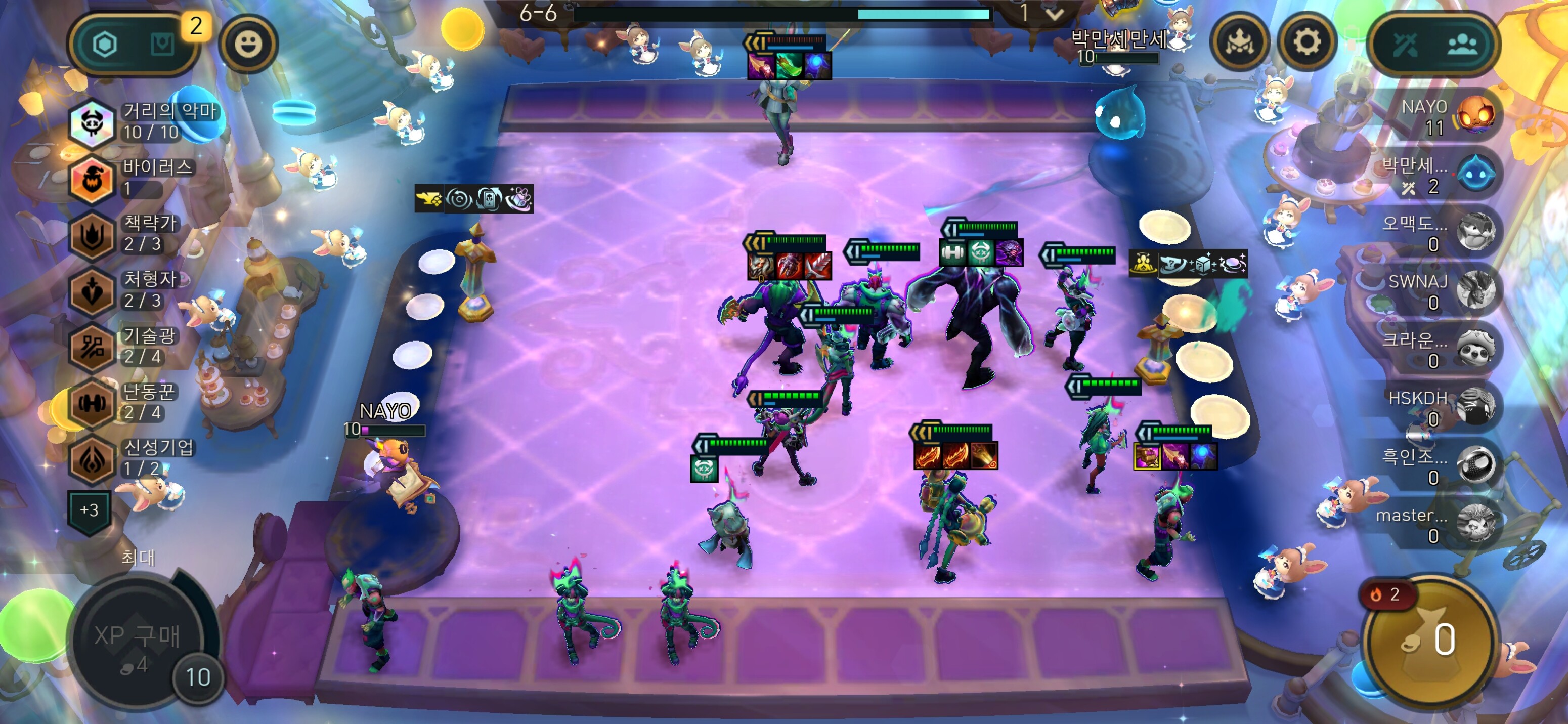1568x724 pixels.
Task: Expand the +3 more traits badge
Action: [90, 510]
